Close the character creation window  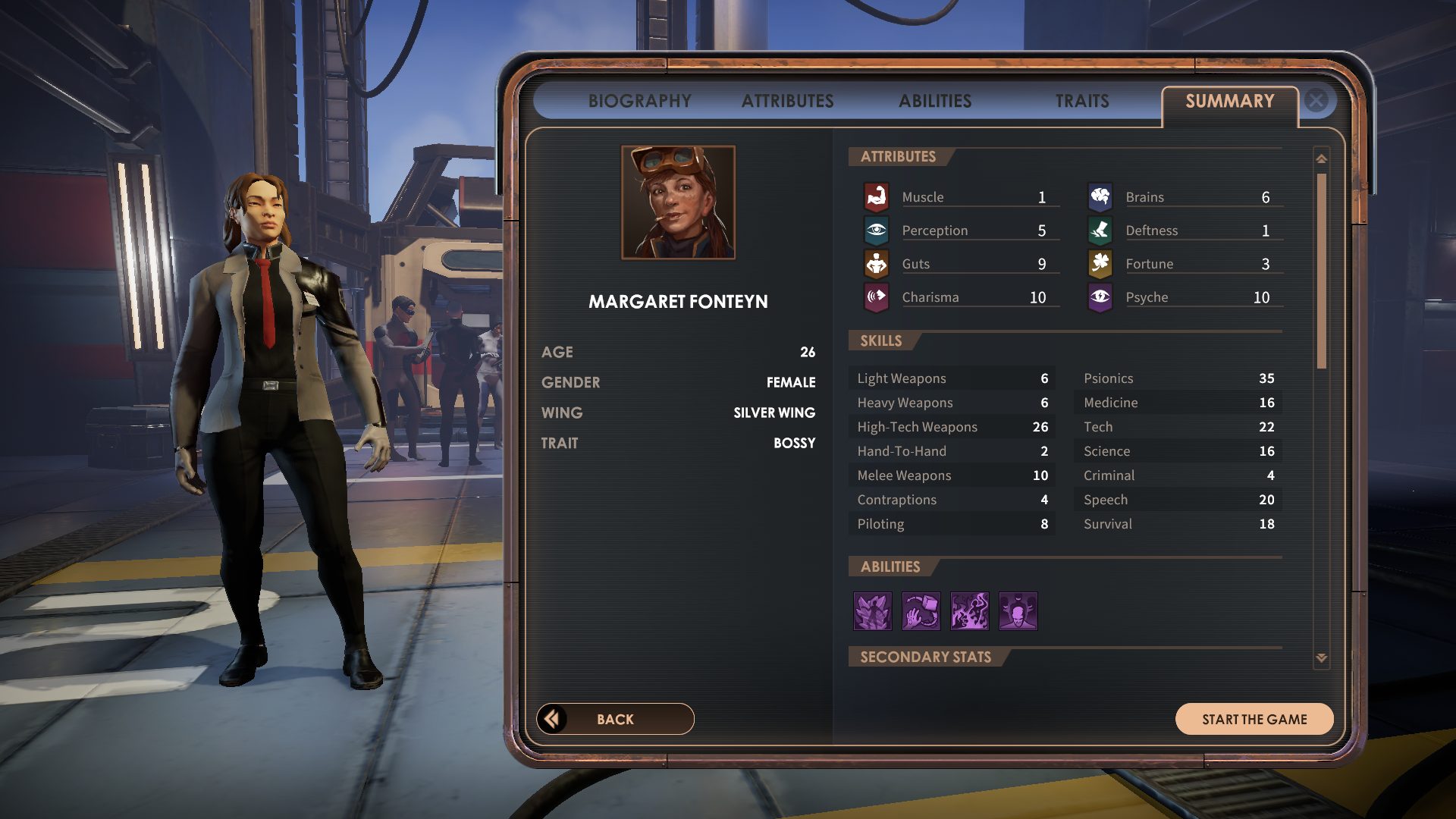pyautogui.click(x=1316, y=100)
